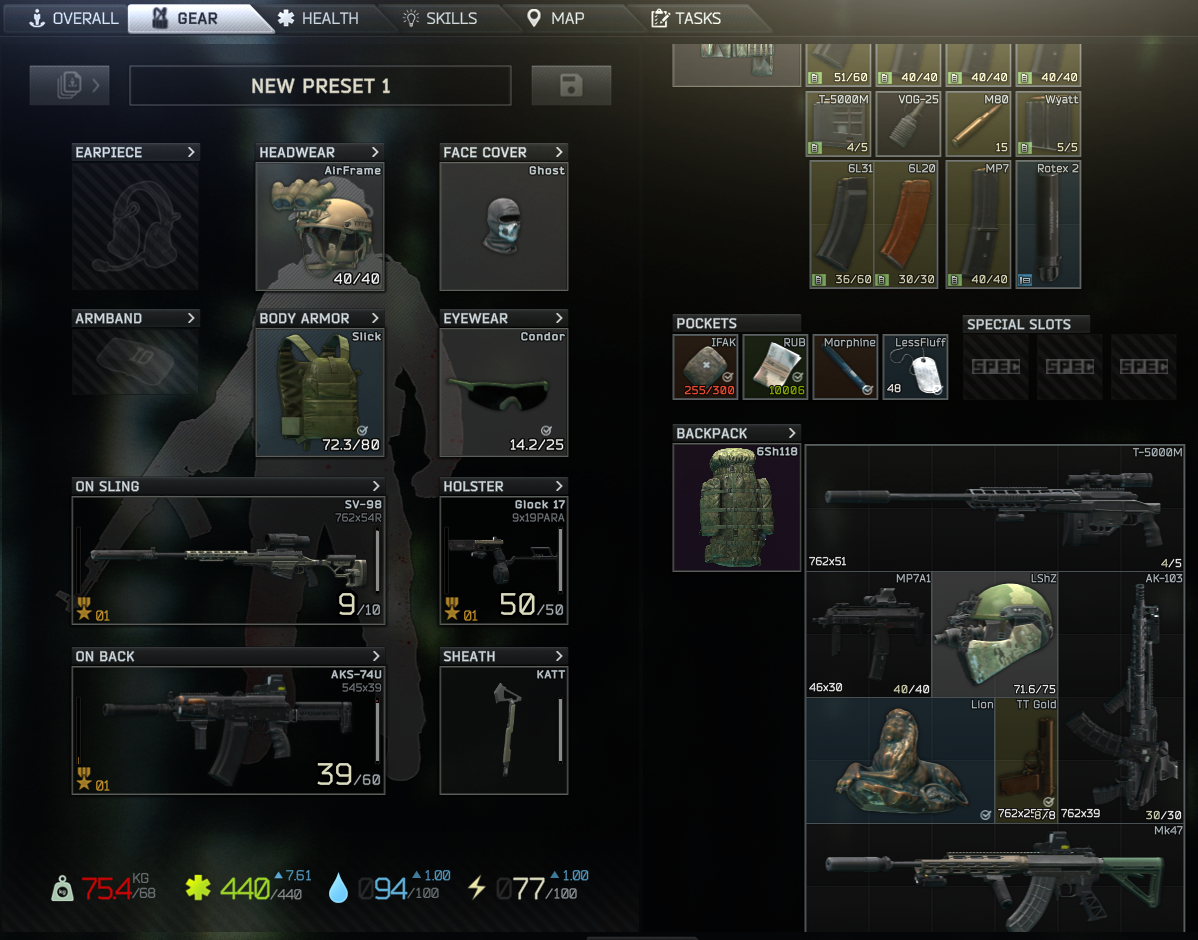Select the IFAK in pockets

[x=705, y=367]
